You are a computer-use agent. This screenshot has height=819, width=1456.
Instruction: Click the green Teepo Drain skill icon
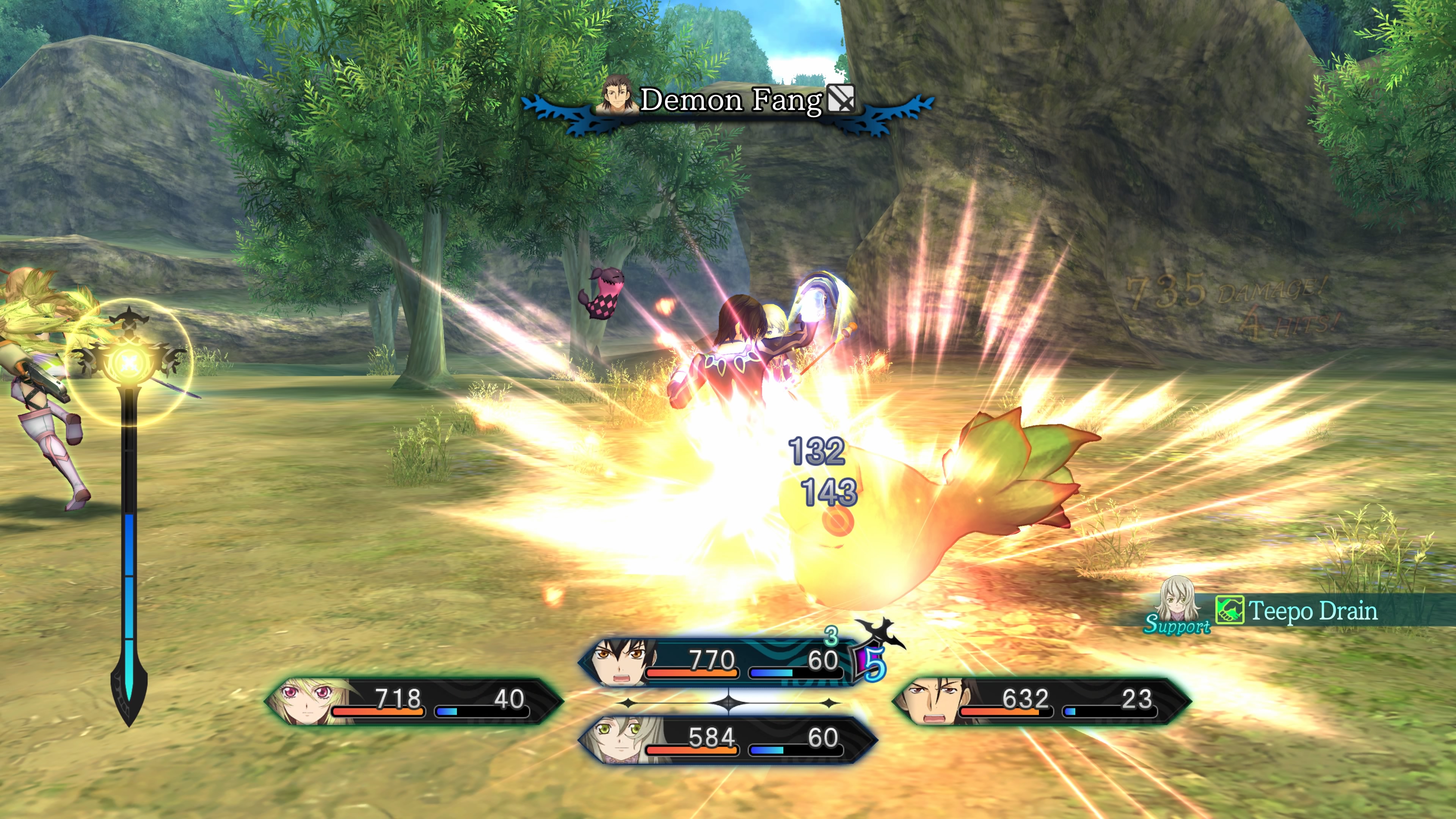1229,610
